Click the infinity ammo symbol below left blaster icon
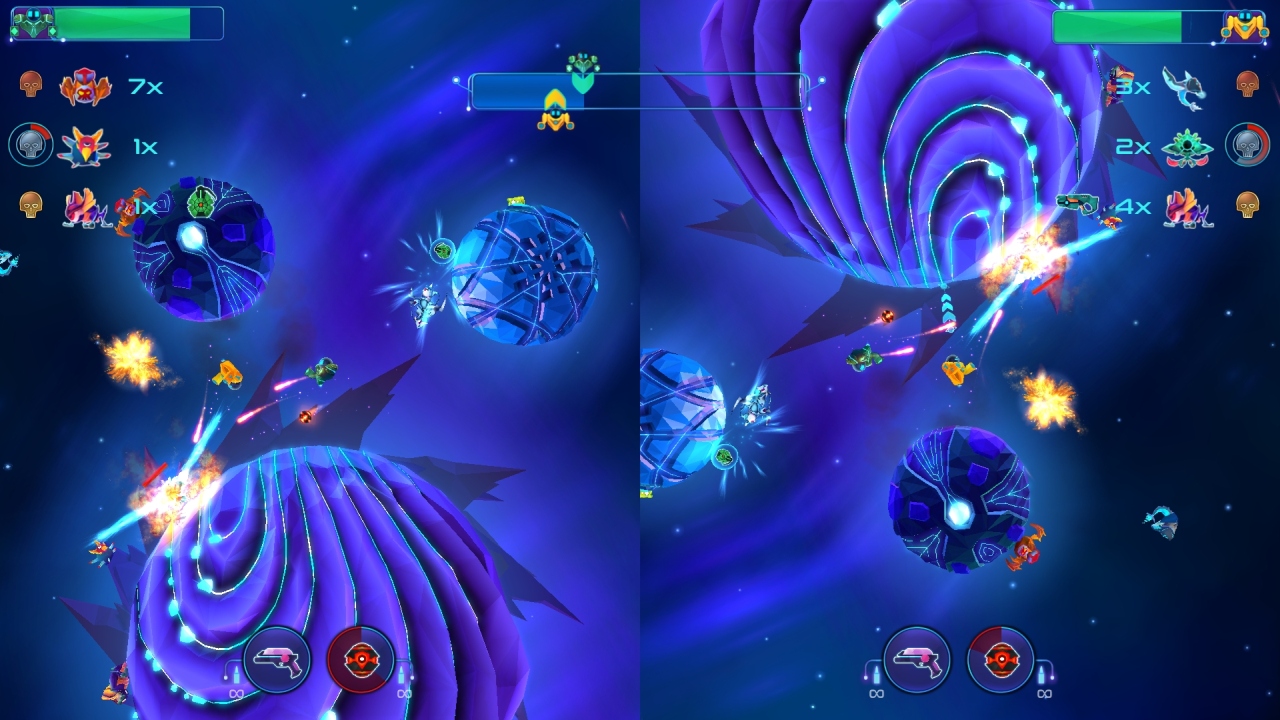The width and height of the screenshot is (1280, 720). pos(238,695)
